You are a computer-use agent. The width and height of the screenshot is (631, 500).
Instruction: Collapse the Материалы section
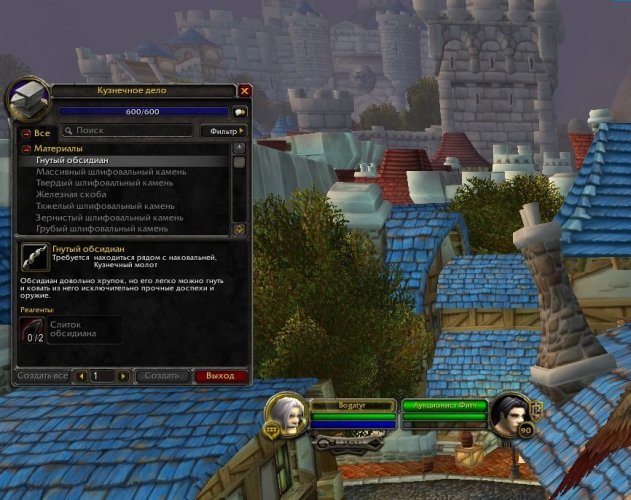click(26, 148)
